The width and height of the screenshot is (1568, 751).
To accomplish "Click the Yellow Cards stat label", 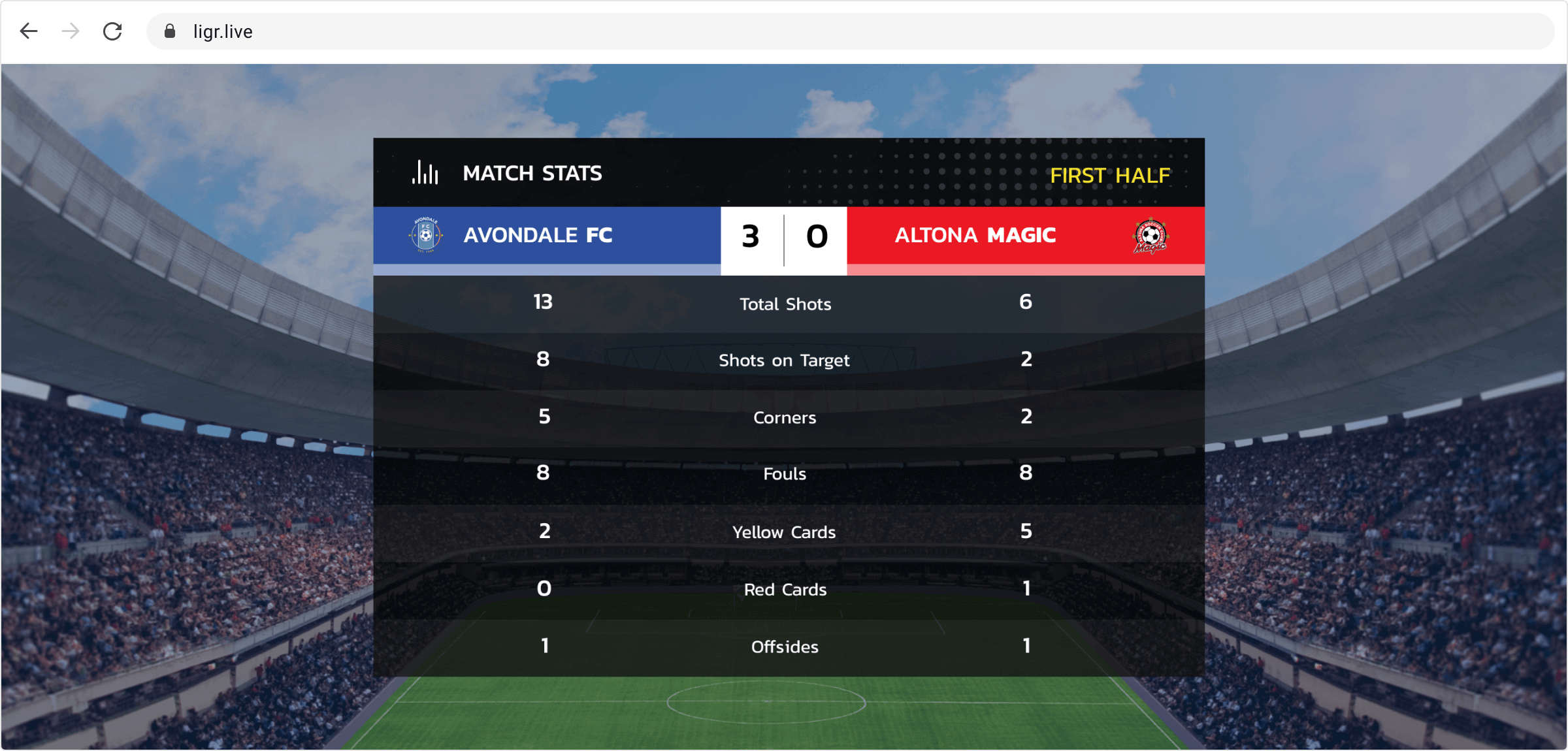I will click(784, 532).
